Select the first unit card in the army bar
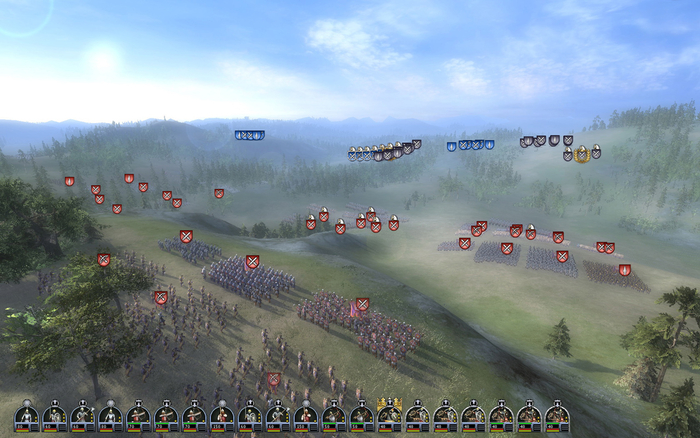This screenshot has width=700, height=438. [27, 415]
